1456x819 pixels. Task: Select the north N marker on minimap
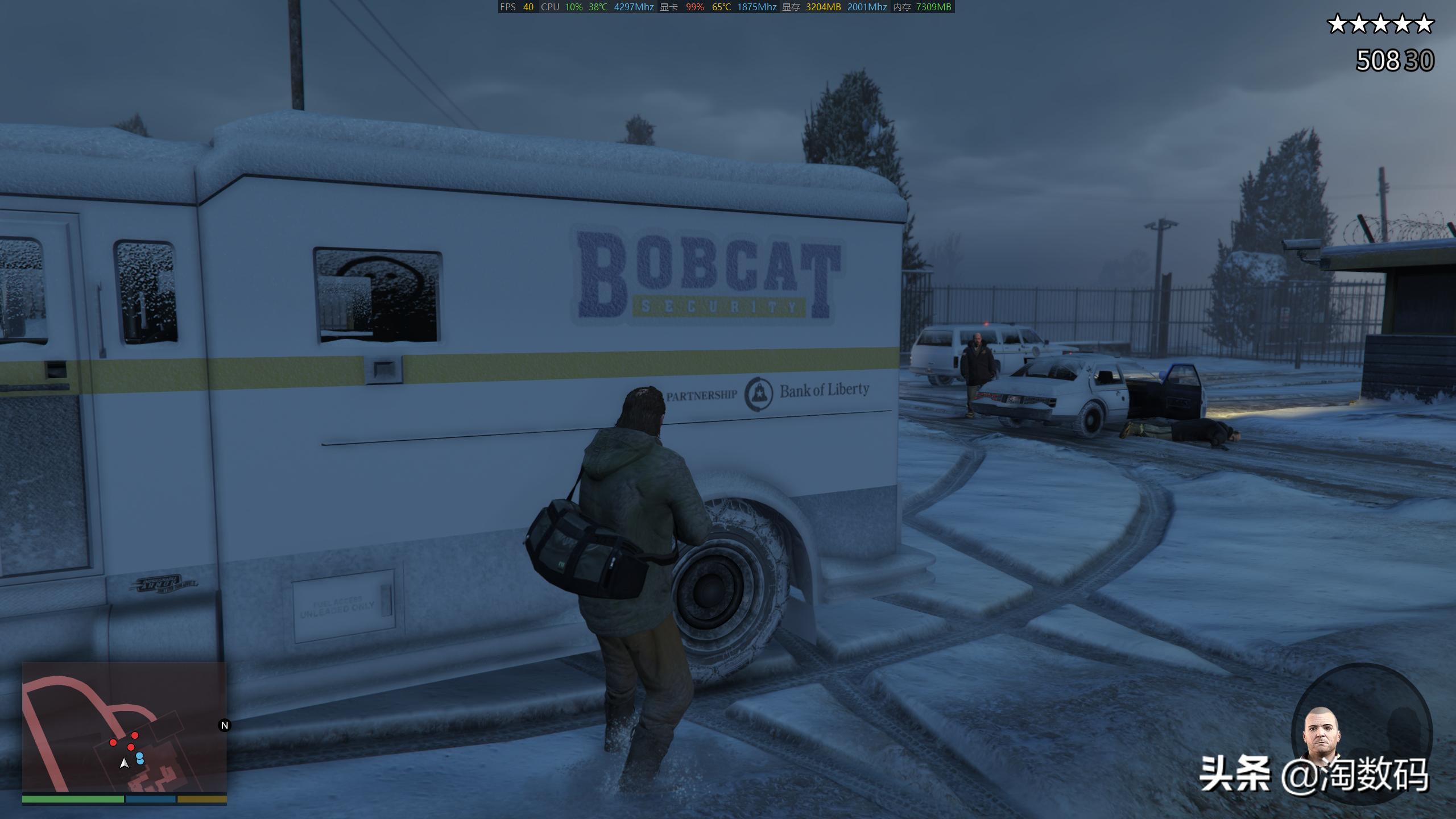pos(225,725)
